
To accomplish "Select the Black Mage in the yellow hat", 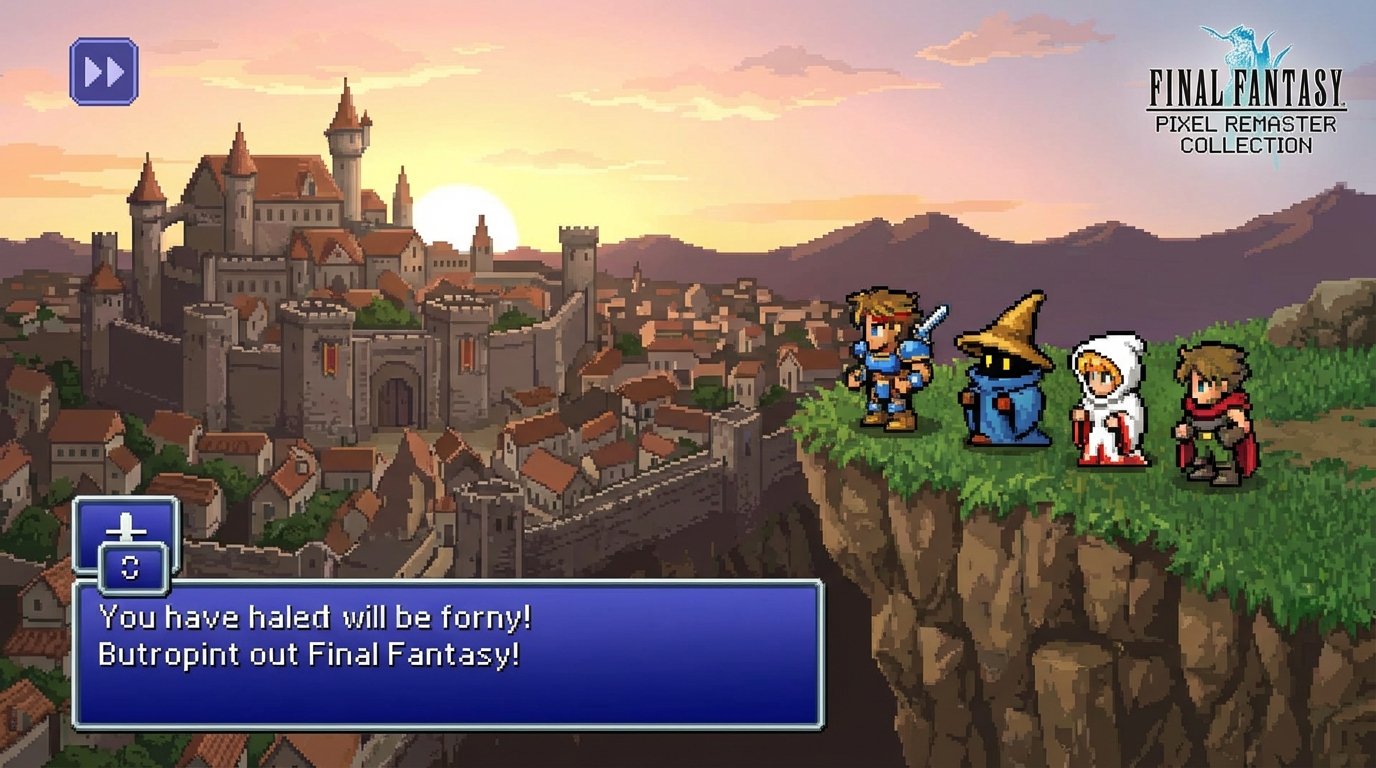I will click(x=1003, y=380).
